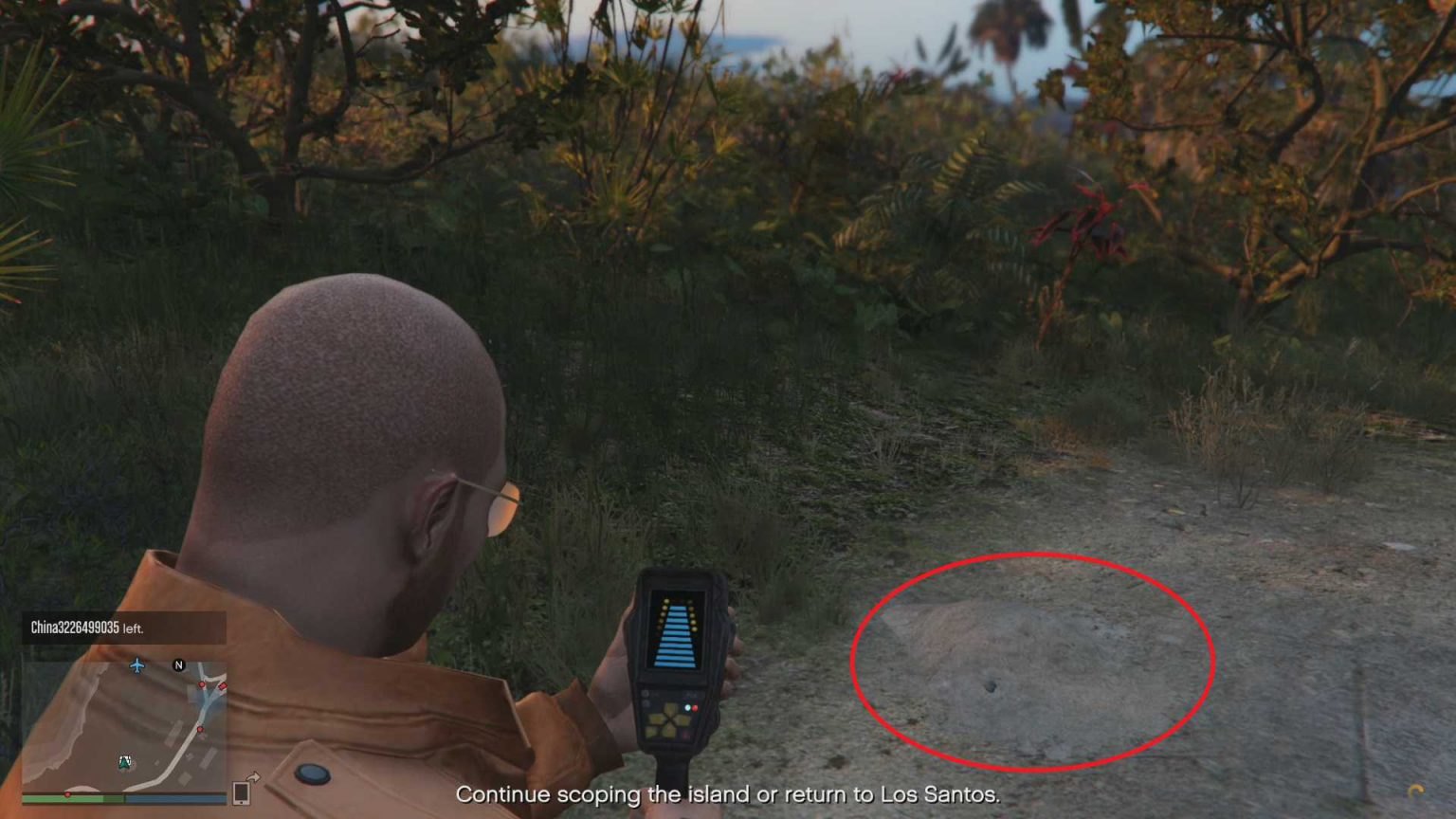Click the subtitle about scoping the island
Image resolution: width=1456 pixels, height=819 pixels.
tap(728, 796)
